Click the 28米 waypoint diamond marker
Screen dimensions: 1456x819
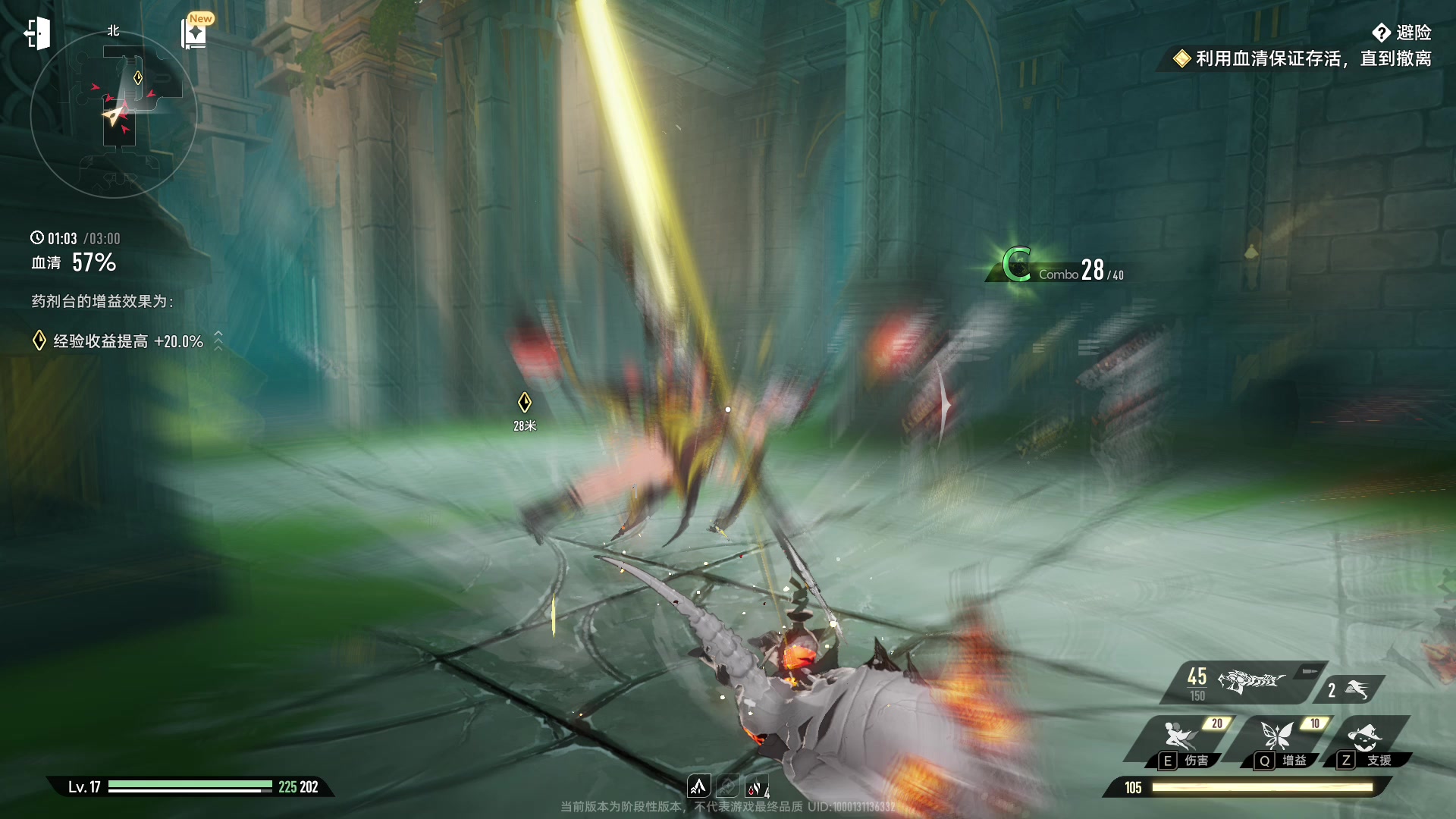coord(524,403)
